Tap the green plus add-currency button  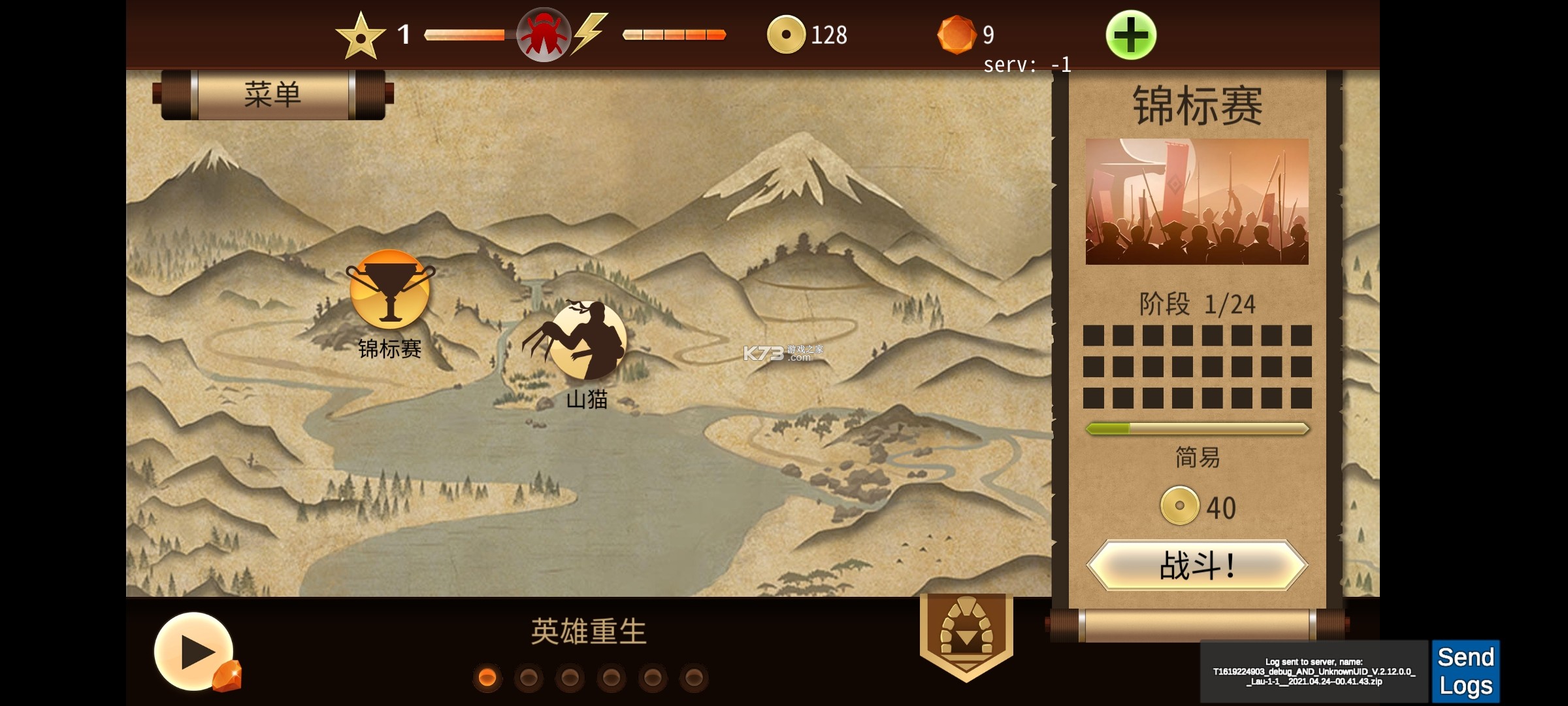point(1130,35)
